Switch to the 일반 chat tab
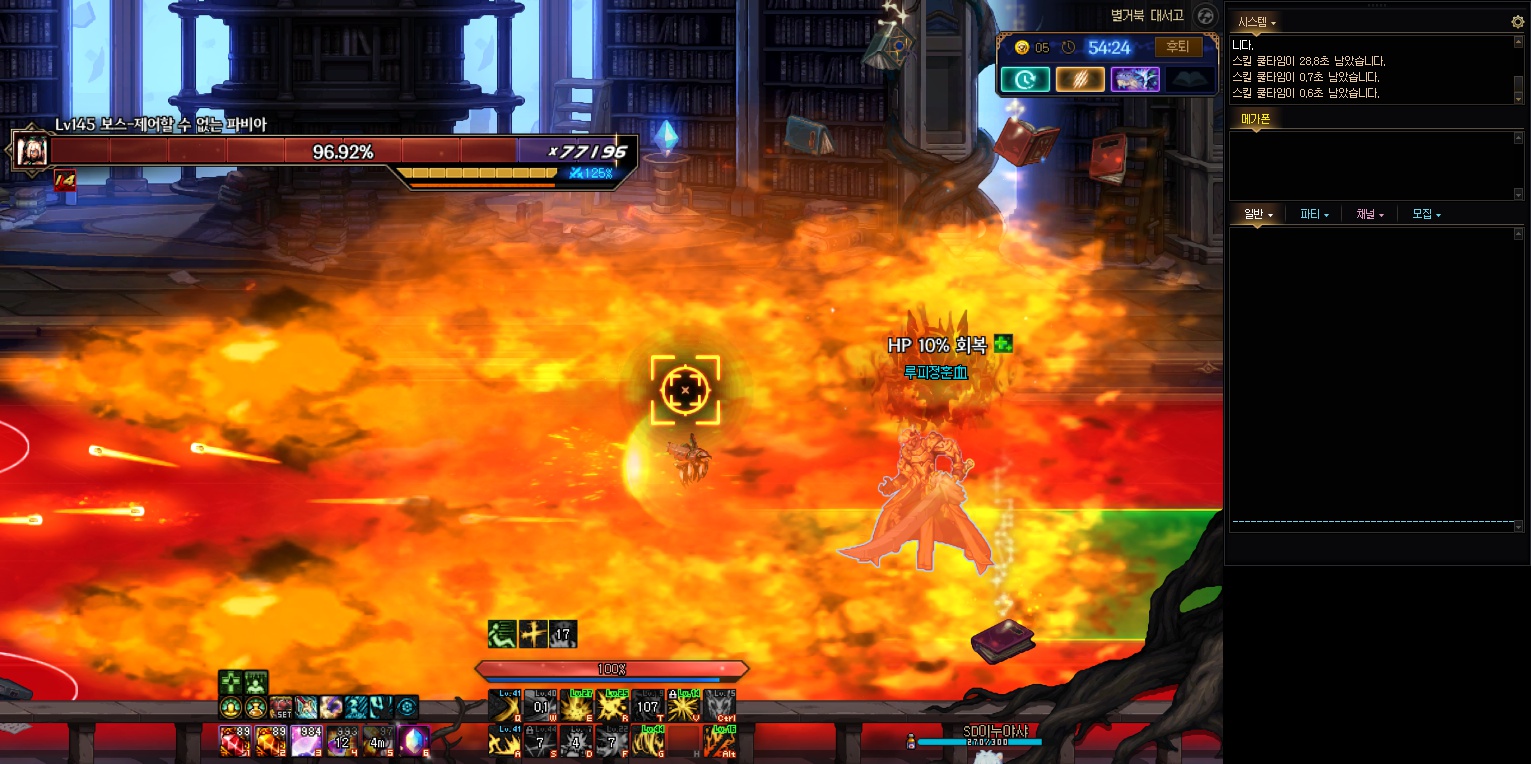 [x=1258, y=214]
